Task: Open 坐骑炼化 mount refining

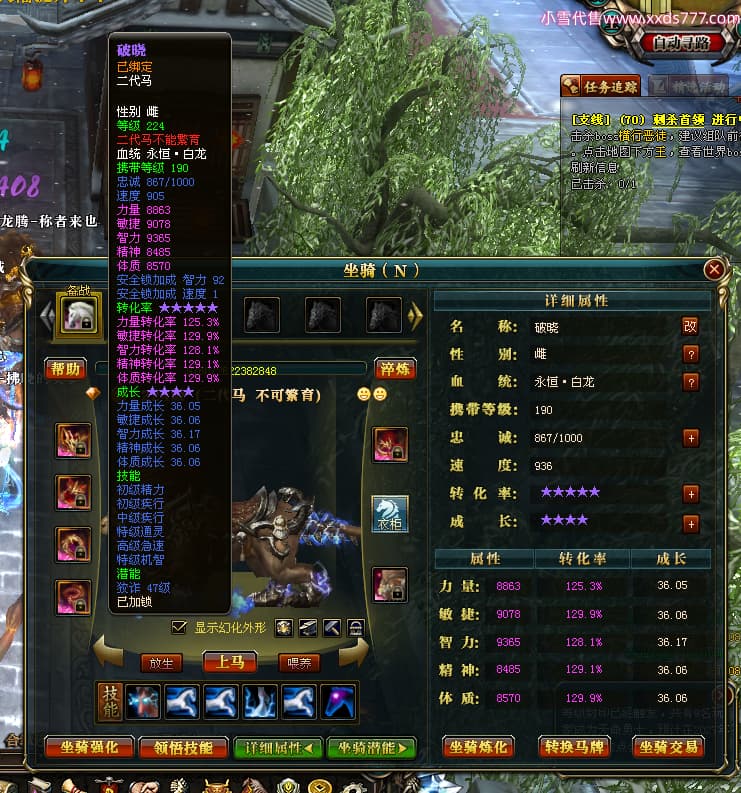Action: coord(482,747)
